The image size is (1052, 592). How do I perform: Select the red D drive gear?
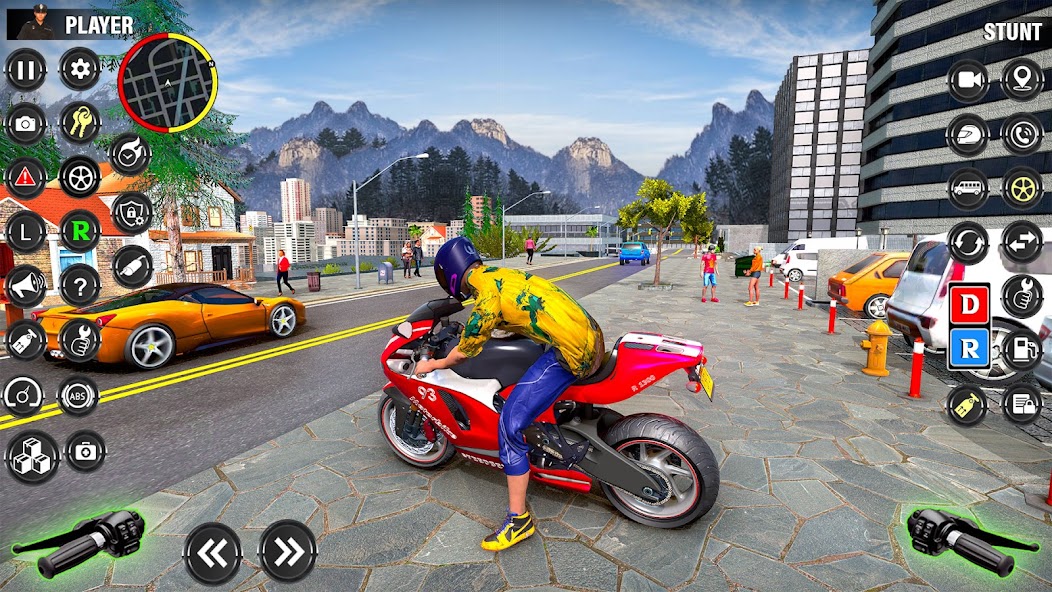[x=970, y=304]
